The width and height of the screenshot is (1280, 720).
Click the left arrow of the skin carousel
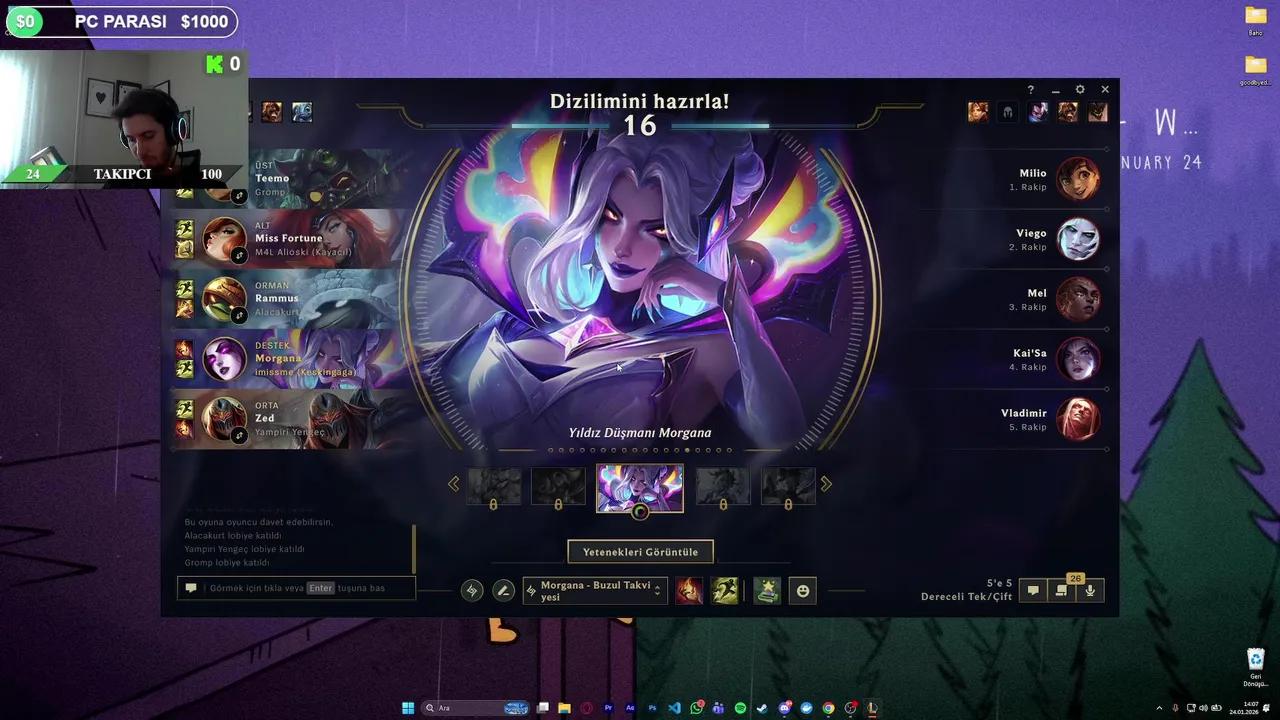[x=454, y=484]
